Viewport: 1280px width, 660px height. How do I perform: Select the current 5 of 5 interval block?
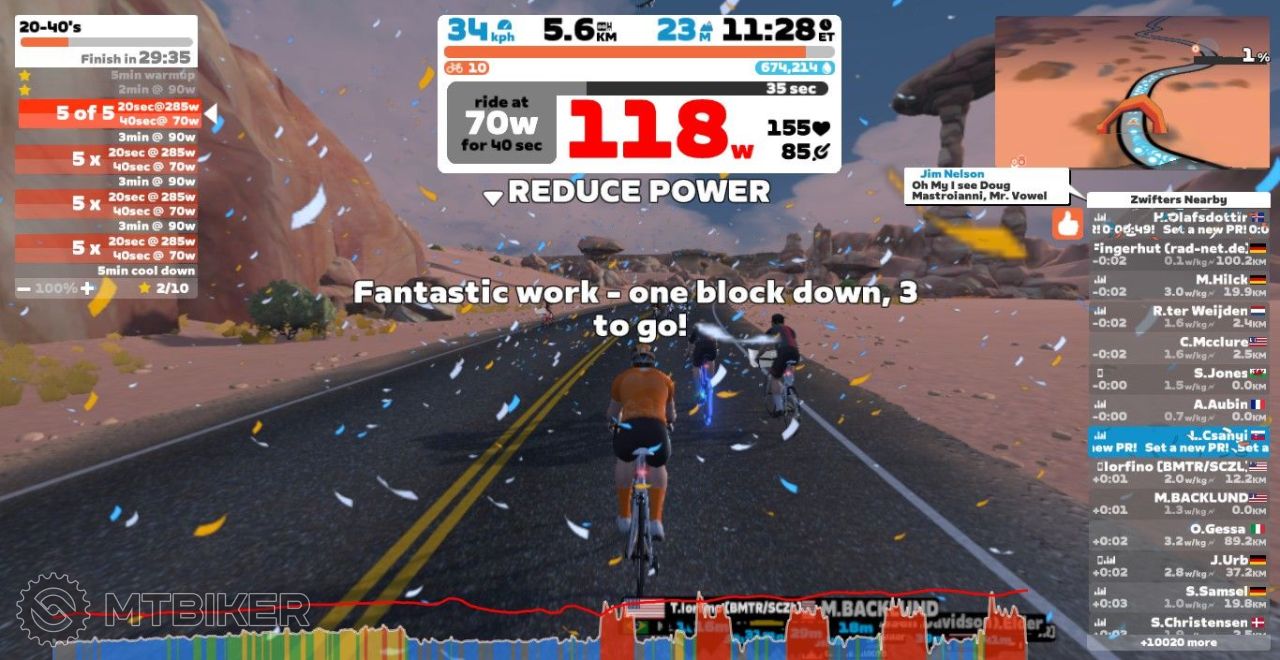(108, 114)
